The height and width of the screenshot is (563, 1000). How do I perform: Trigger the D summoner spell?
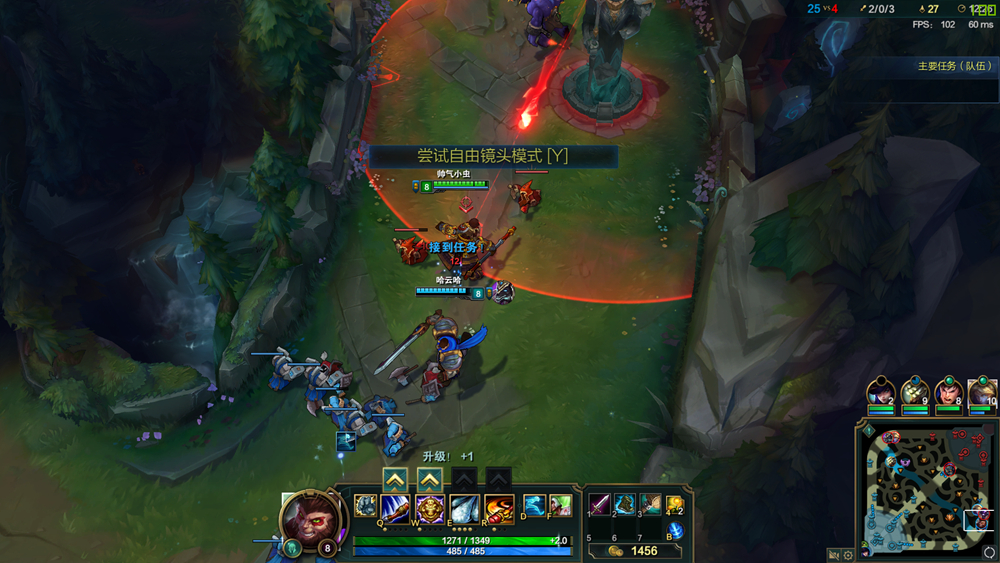coord(535,505)
